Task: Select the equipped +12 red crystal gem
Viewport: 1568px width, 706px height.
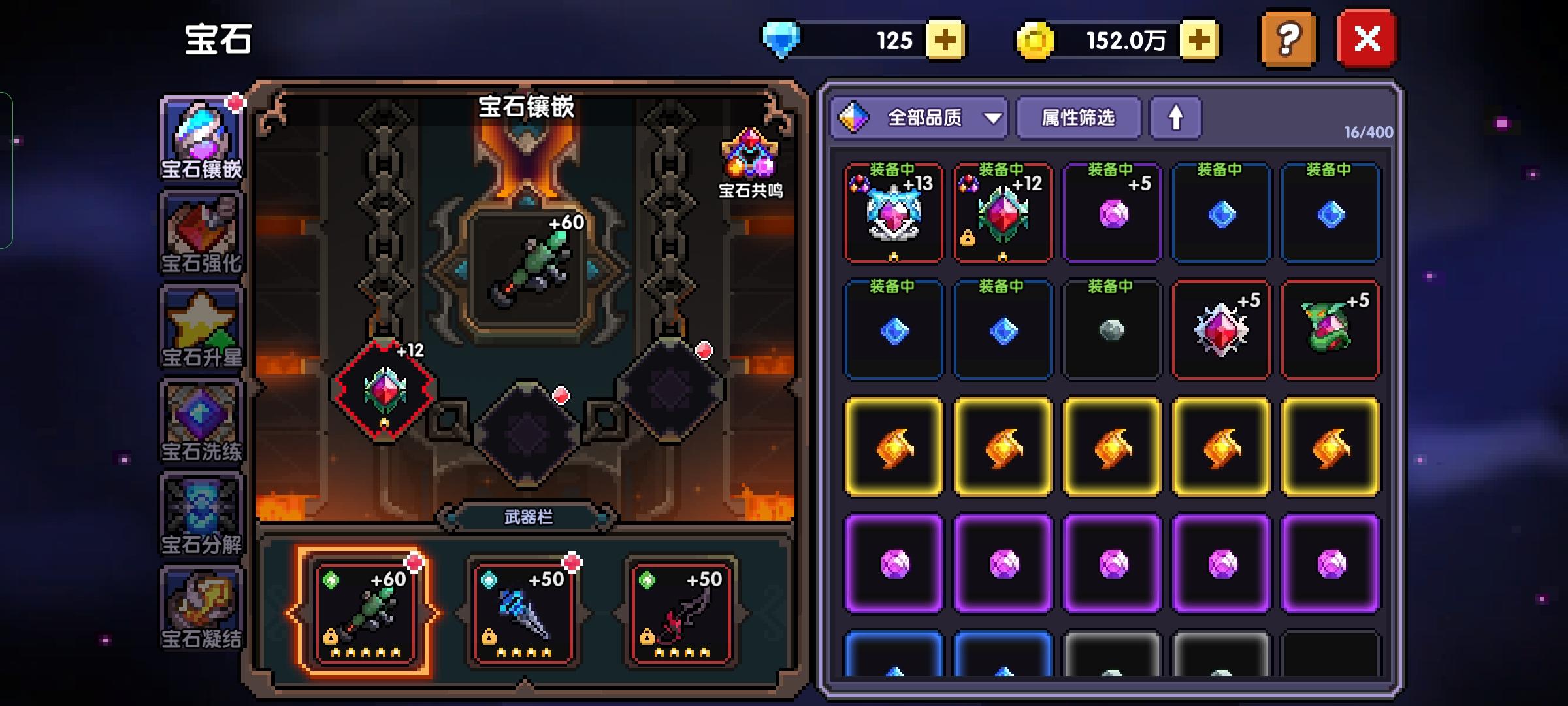Action: point(1002,216)
